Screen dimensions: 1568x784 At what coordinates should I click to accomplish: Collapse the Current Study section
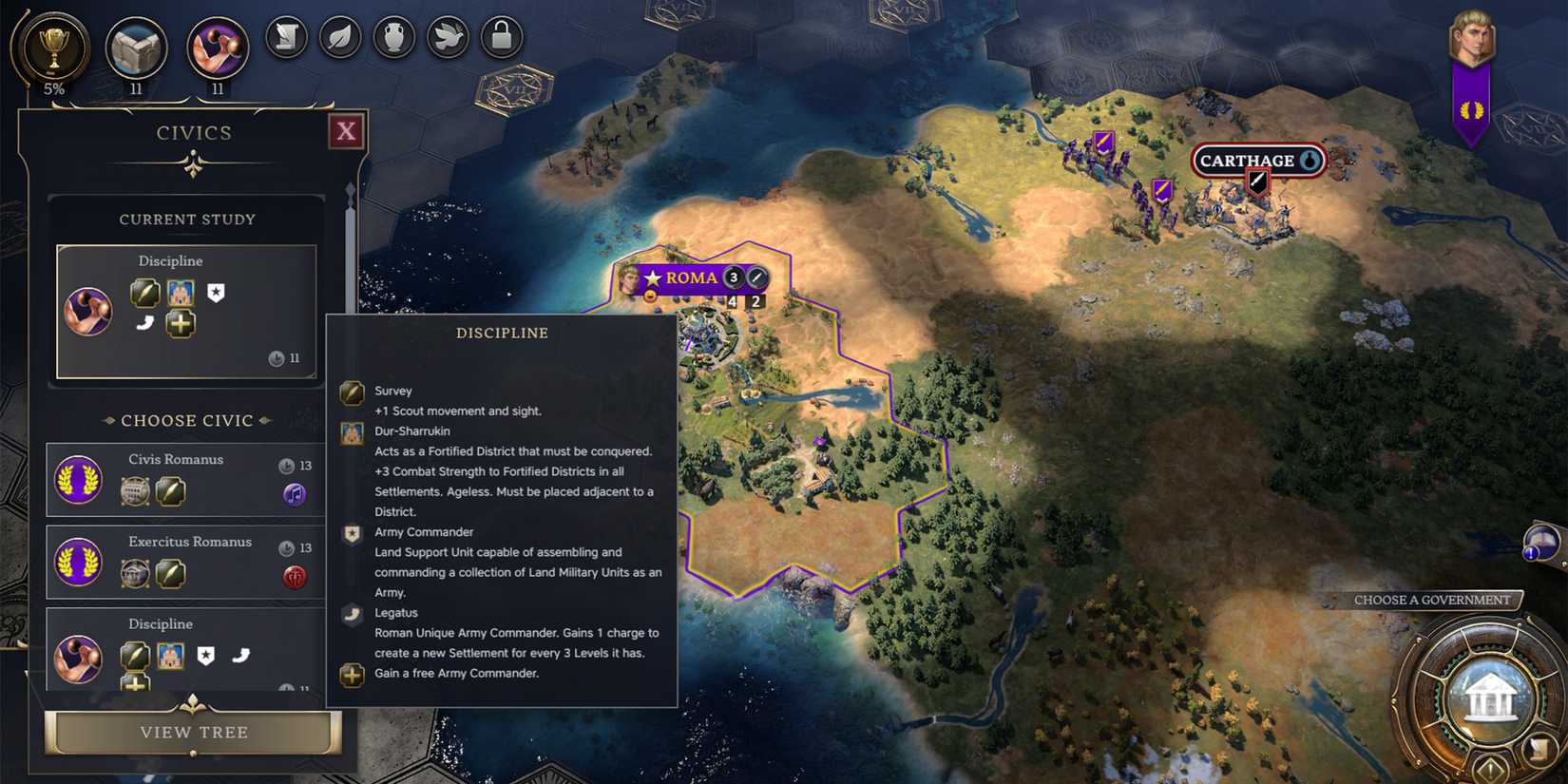point(186,219)
